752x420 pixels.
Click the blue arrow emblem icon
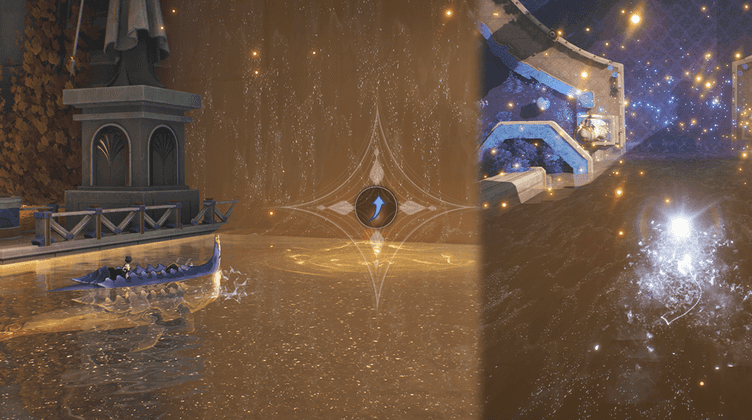click(376, 207)
